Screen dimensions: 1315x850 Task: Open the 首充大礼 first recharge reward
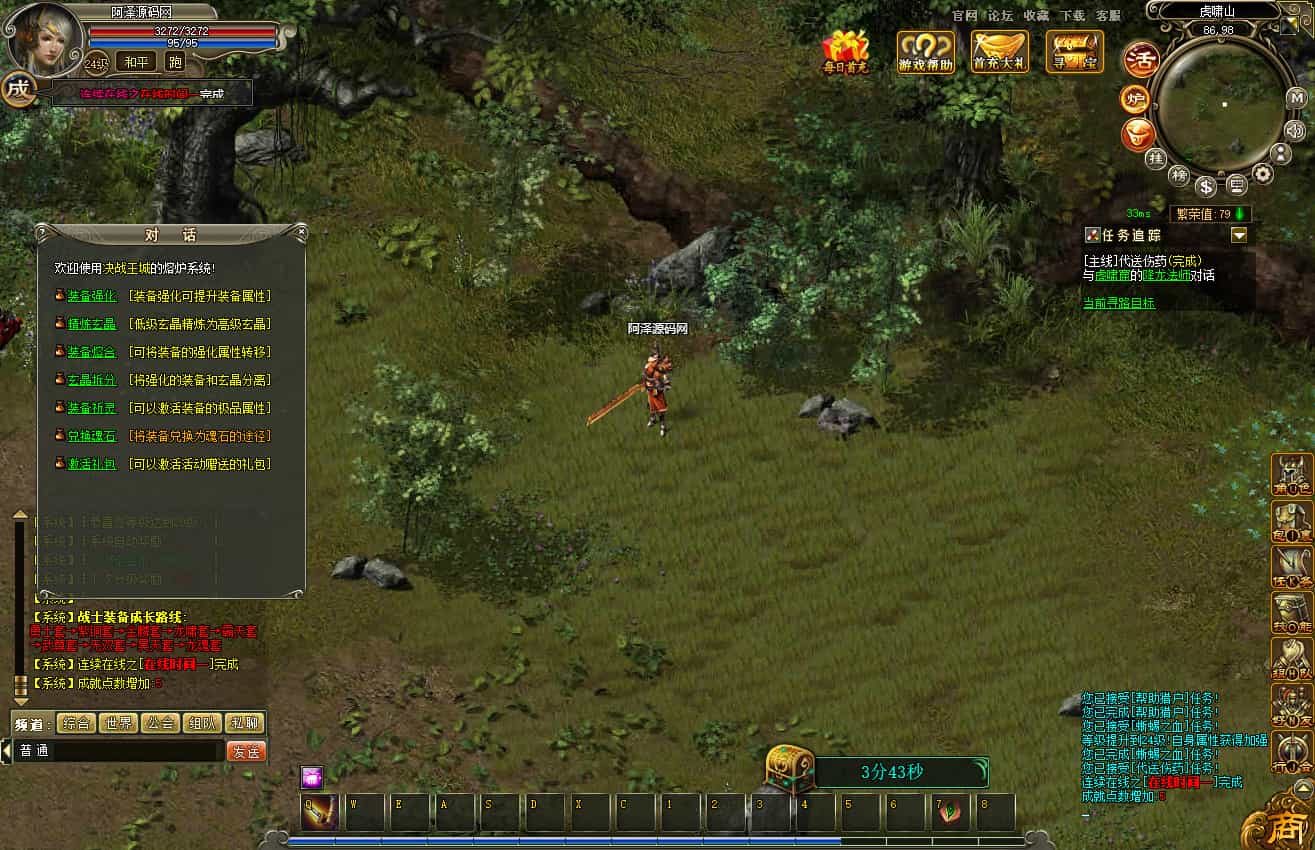click(x=999, y=52)
